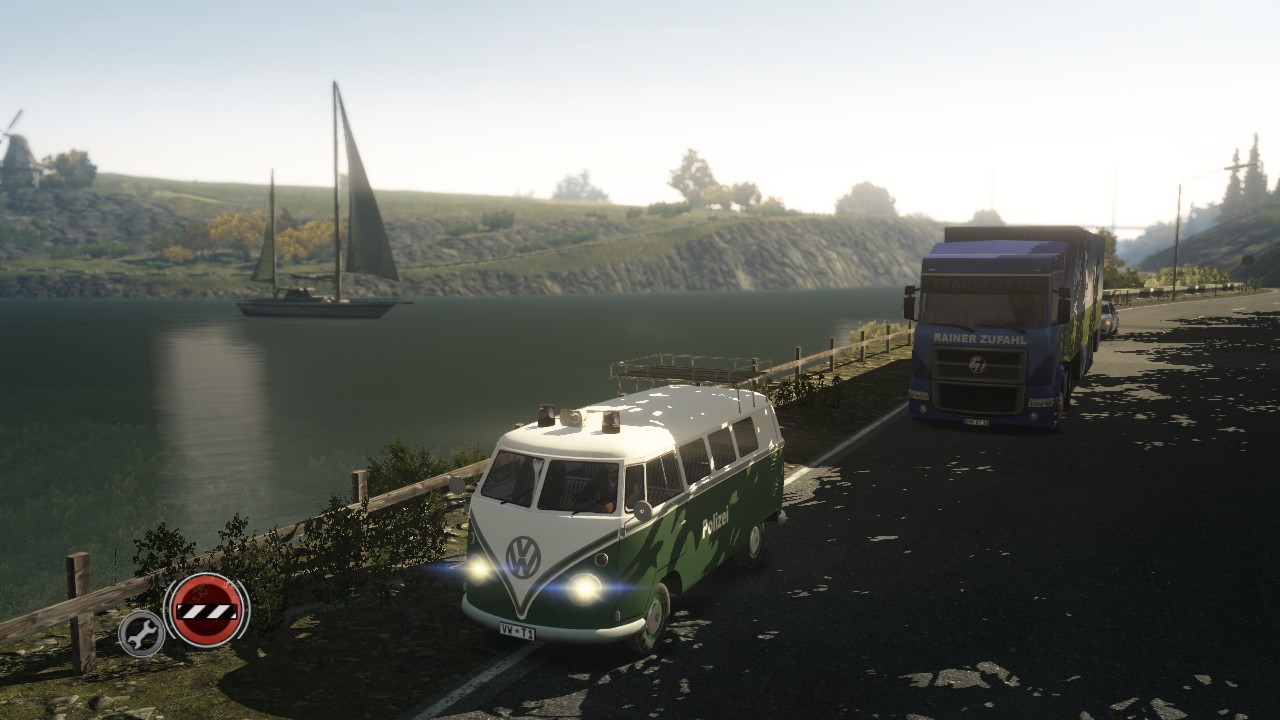
Task: Open the gray wrench repair icon
Action: (142, 633)
